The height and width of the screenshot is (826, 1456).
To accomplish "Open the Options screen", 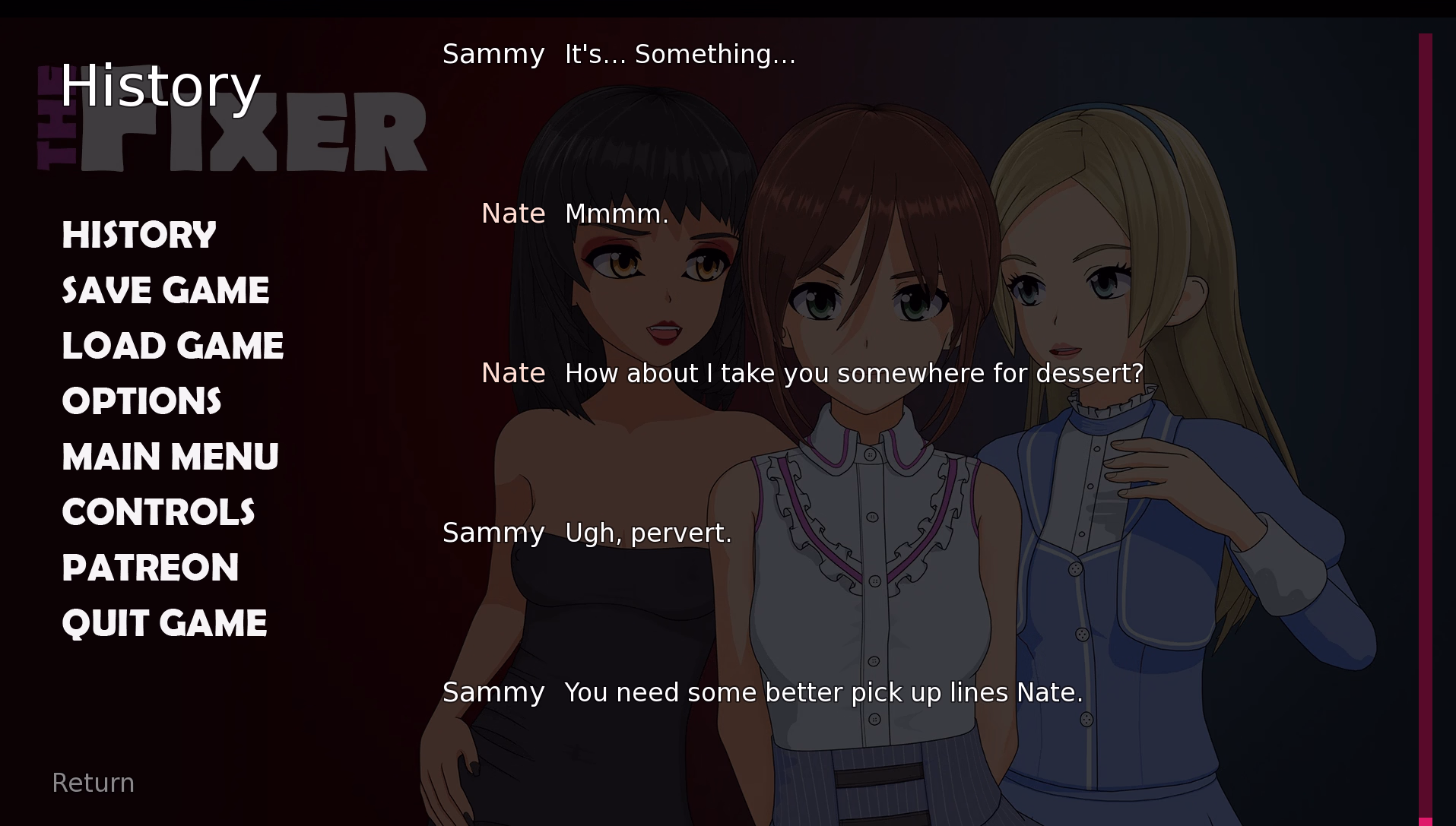I will 141,401.
